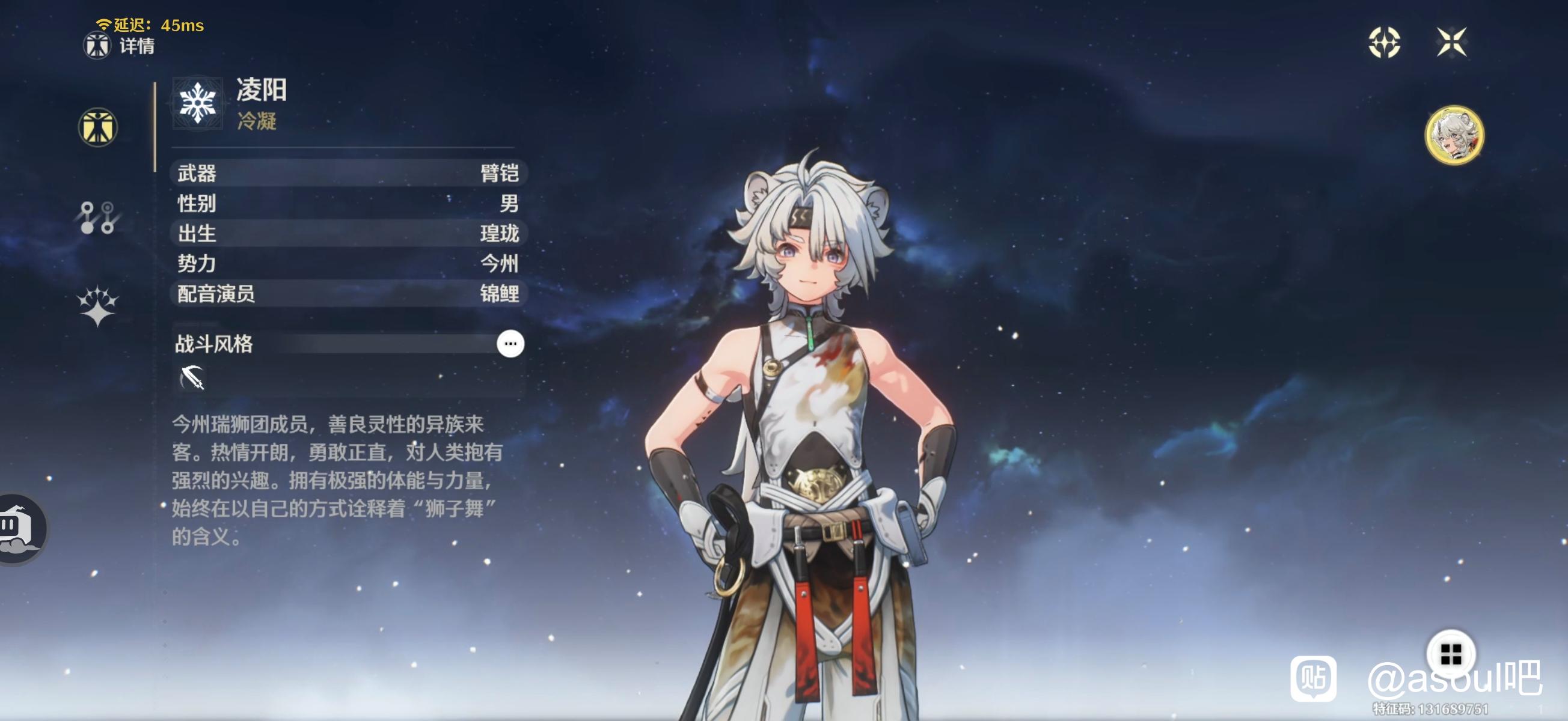Switch to the character details tab
This screenshot has height=721, width=1568.
point(97,127)
